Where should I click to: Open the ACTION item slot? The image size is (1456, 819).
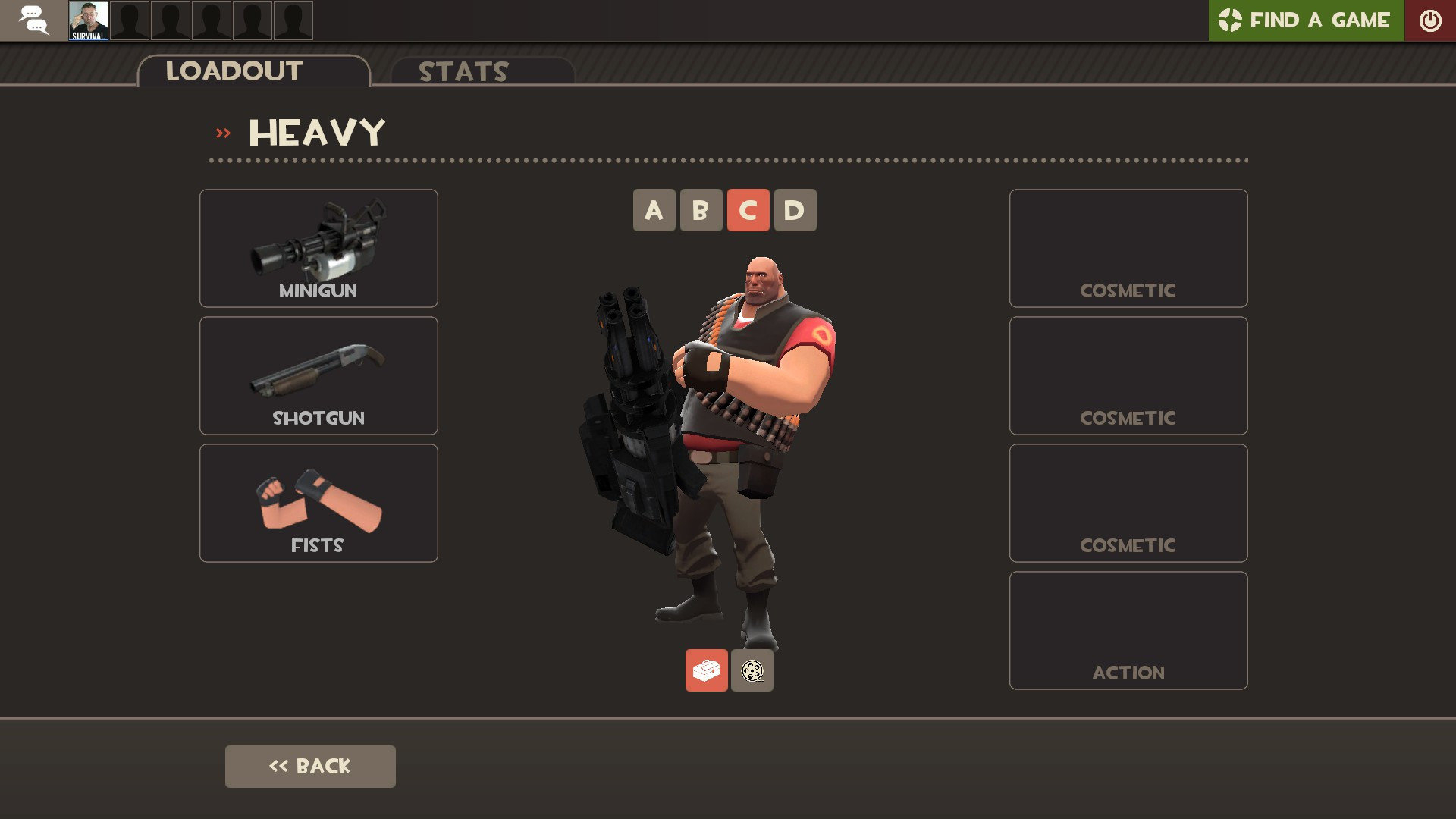pos(1128,629)
